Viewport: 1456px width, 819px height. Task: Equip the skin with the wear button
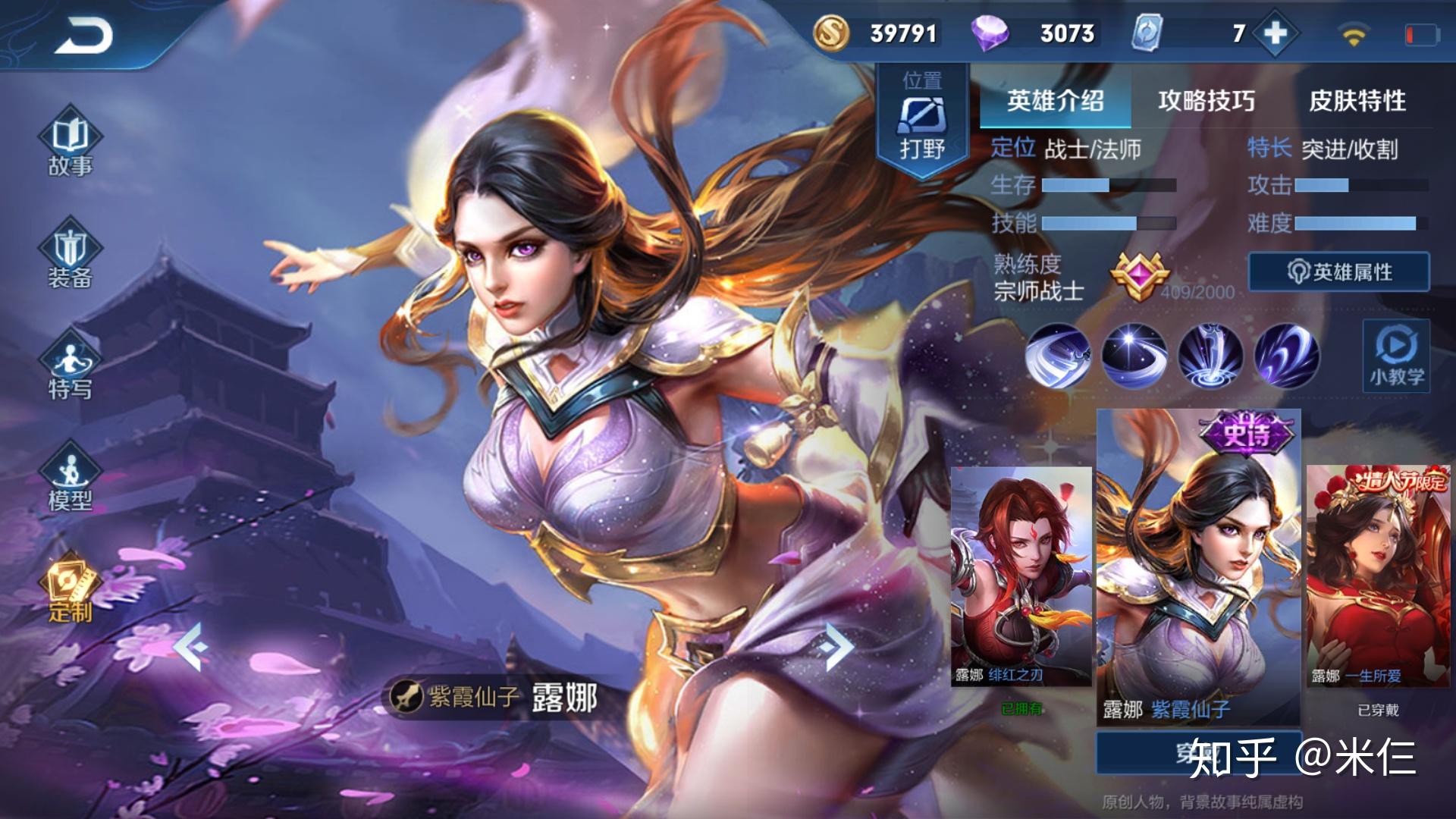[1198, 752]
